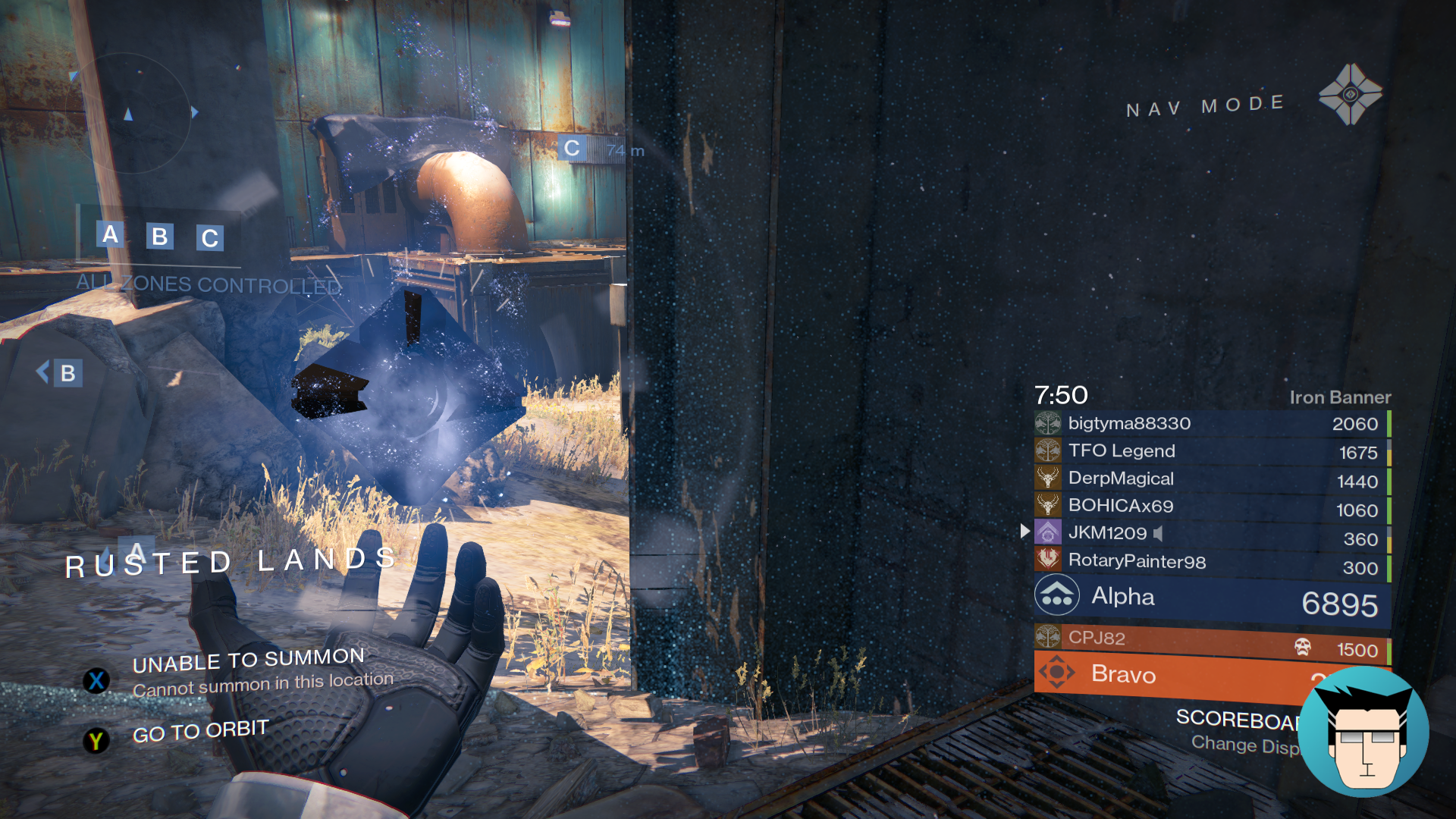Screen dimensions: 1456x819
Task: Select the Alpha team score banner
Action: [1211, 599]
